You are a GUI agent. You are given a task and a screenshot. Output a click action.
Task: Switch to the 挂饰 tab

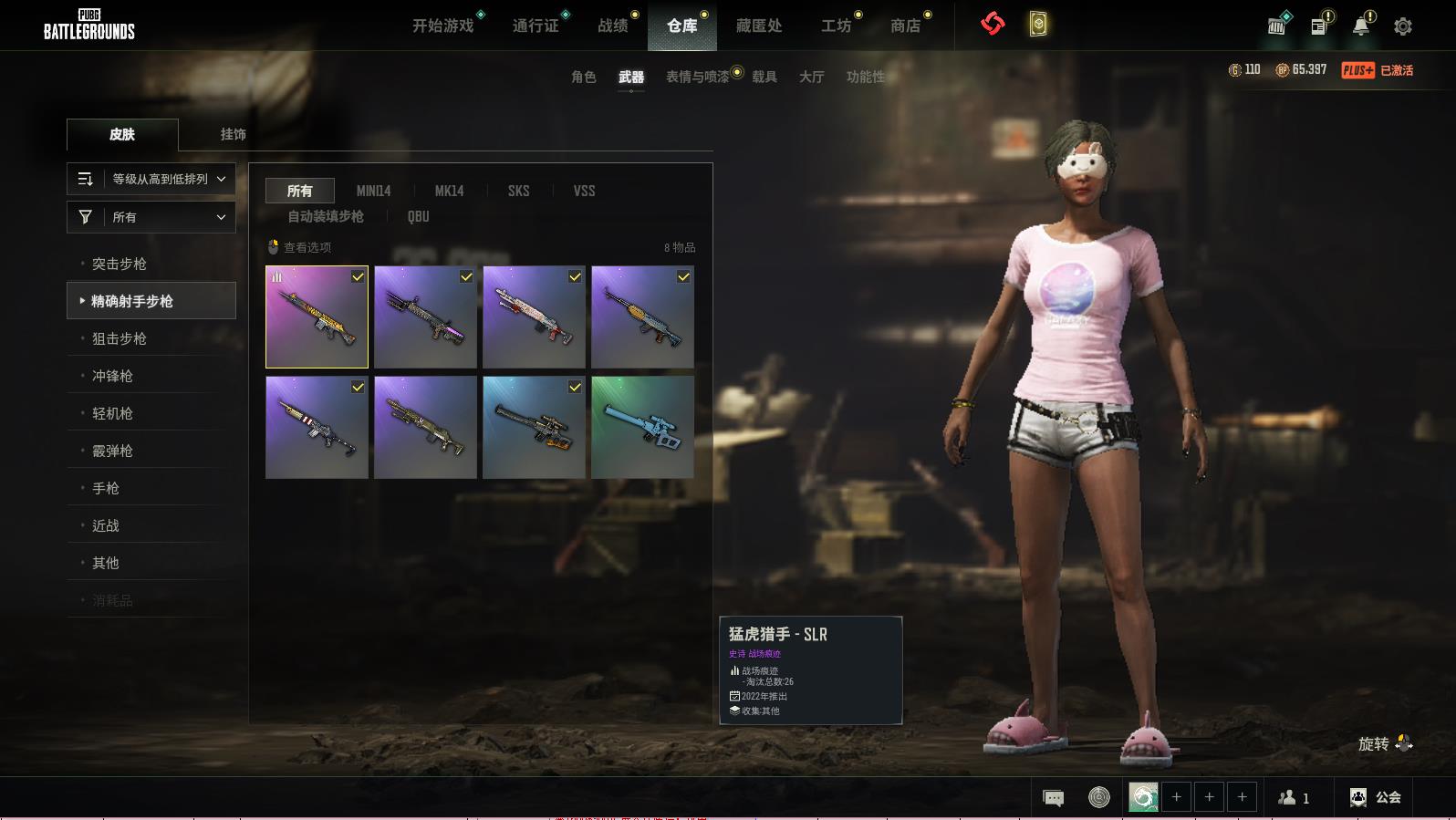click(233, 134)
